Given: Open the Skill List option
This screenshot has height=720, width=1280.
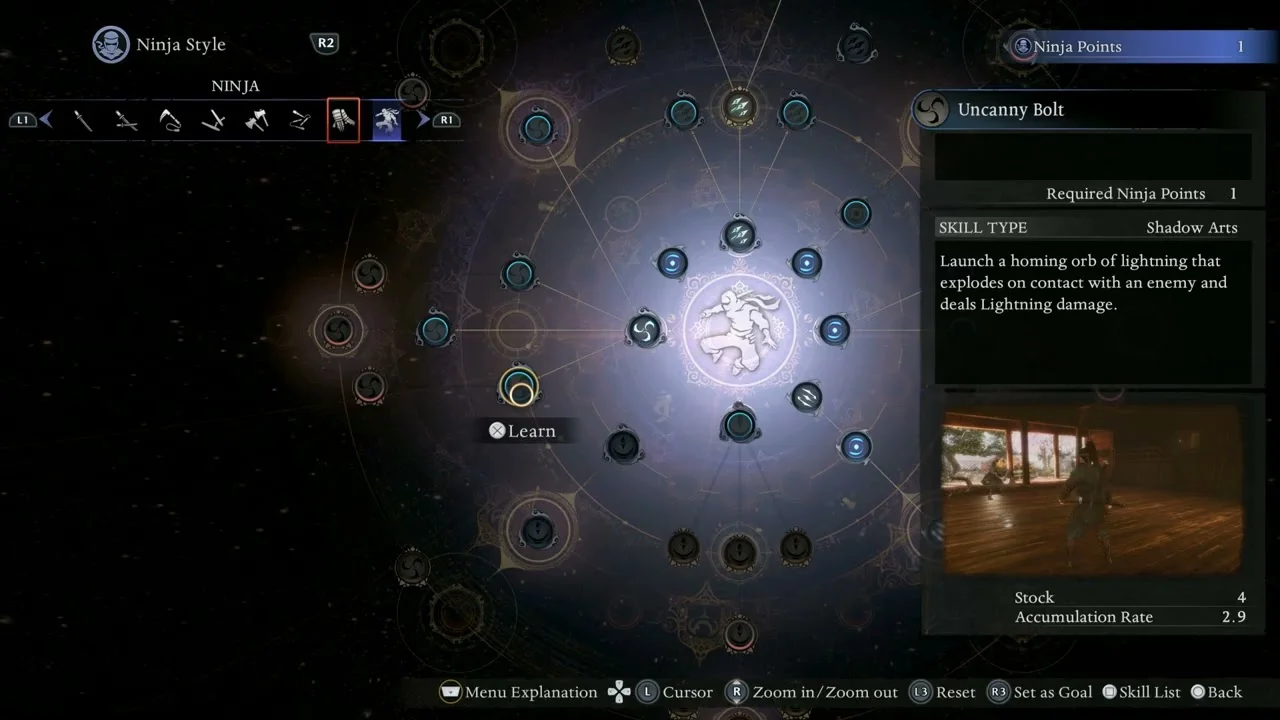Looking at the screenshot, I should 1140,692.
